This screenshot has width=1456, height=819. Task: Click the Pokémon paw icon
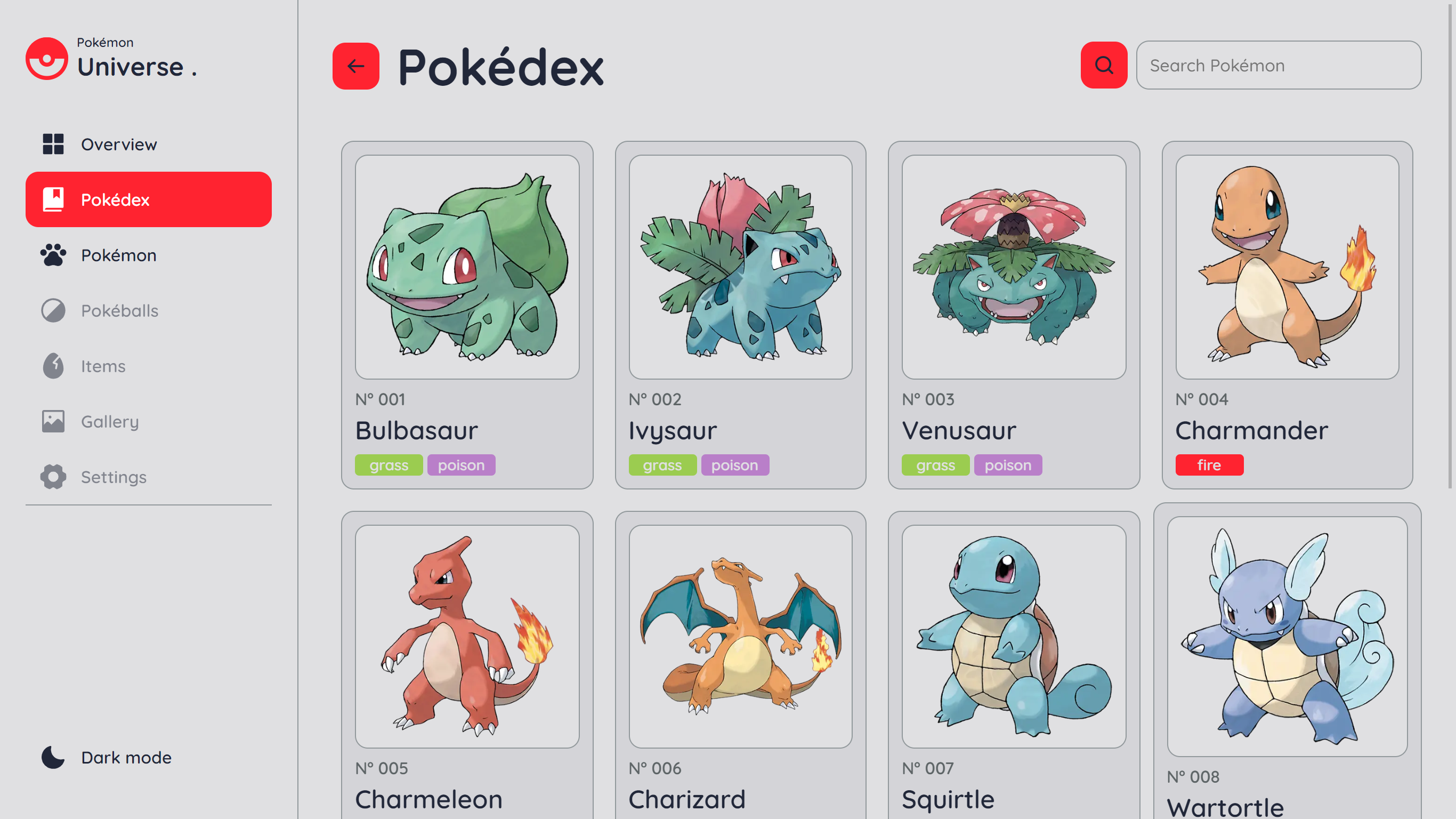pos(52,255)
